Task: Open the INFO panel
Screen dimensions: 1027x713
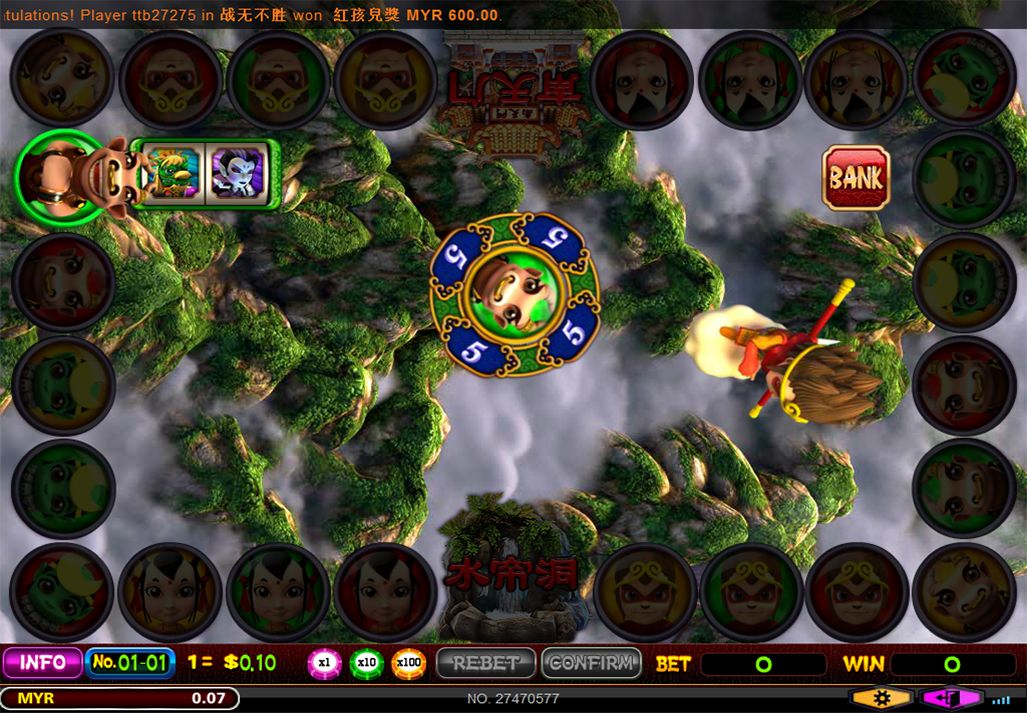Action: (42, 662)
